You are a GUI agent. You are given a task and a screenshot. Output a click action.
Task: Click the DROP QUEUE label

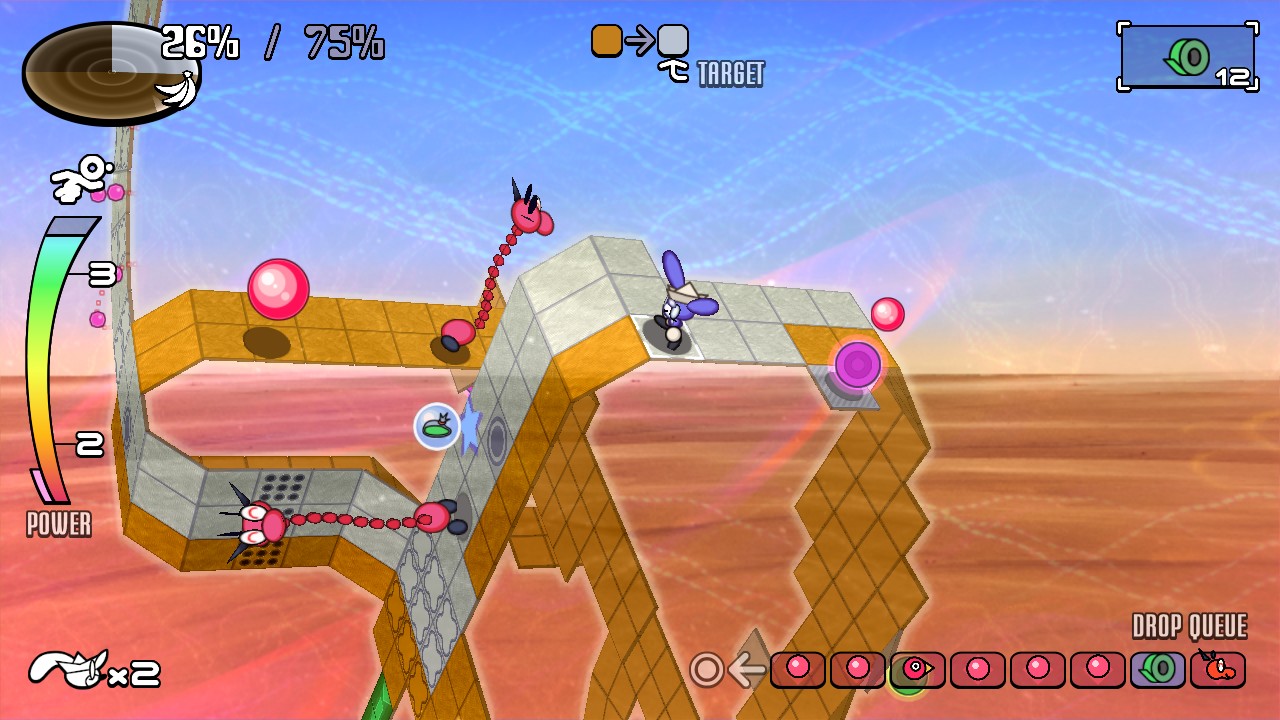click(x=1189, y=625)
